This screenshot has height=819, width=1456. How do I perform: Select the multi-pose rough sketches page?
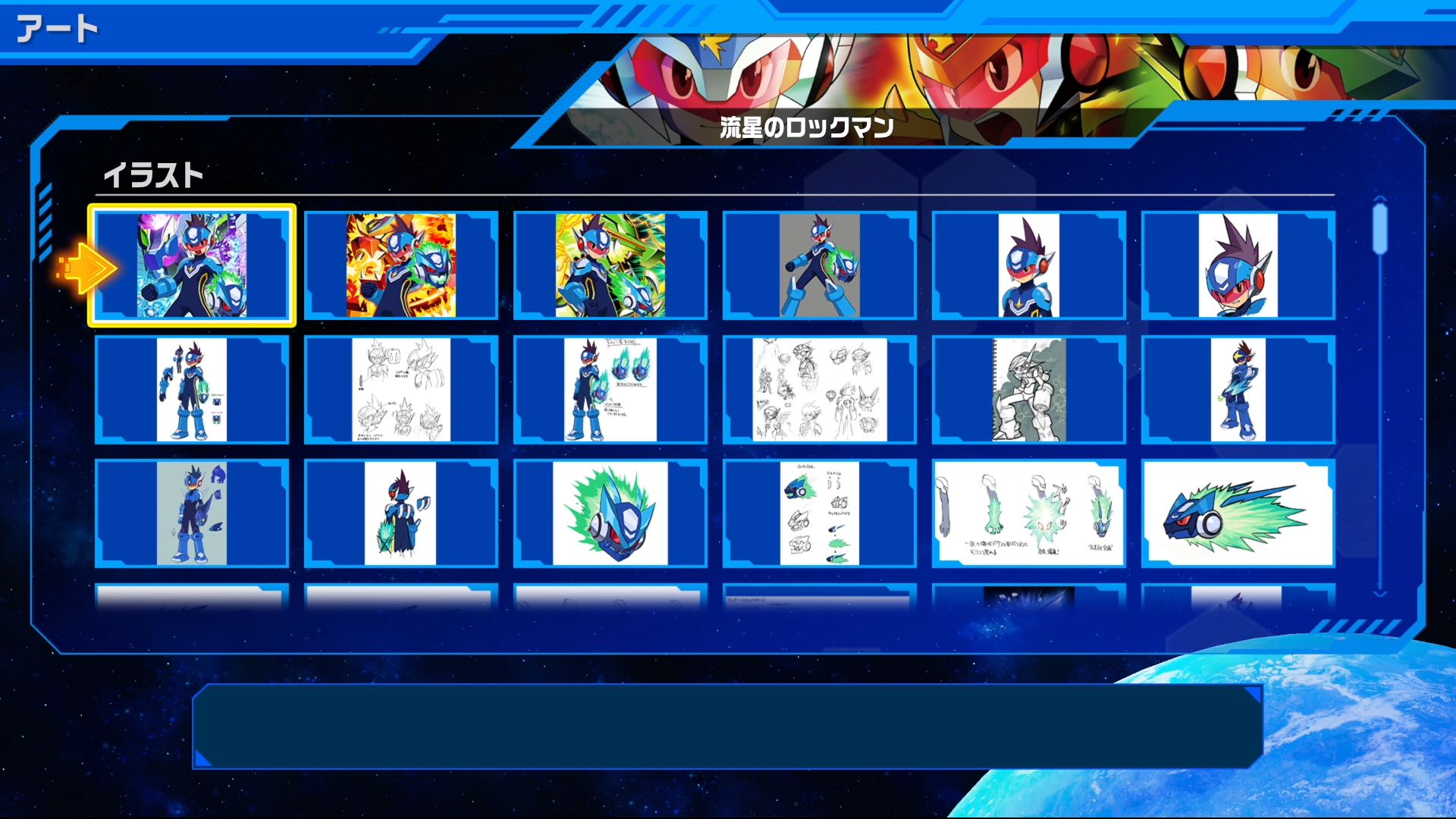[819, 391]
